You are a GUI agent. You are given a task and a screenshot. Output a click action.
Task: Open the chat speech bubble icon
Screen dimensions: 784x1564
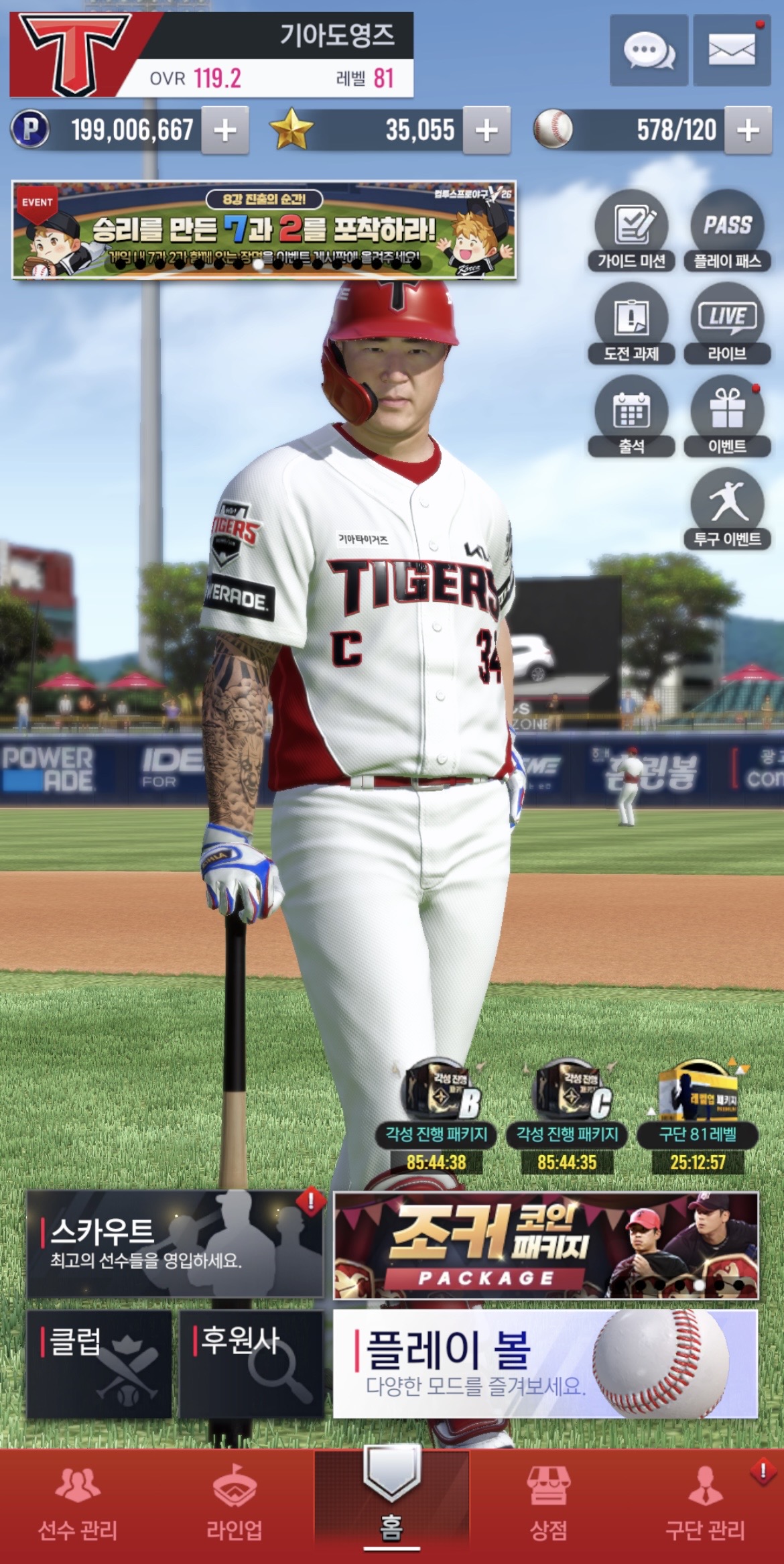pyautogui.click(x=648, y=50)
